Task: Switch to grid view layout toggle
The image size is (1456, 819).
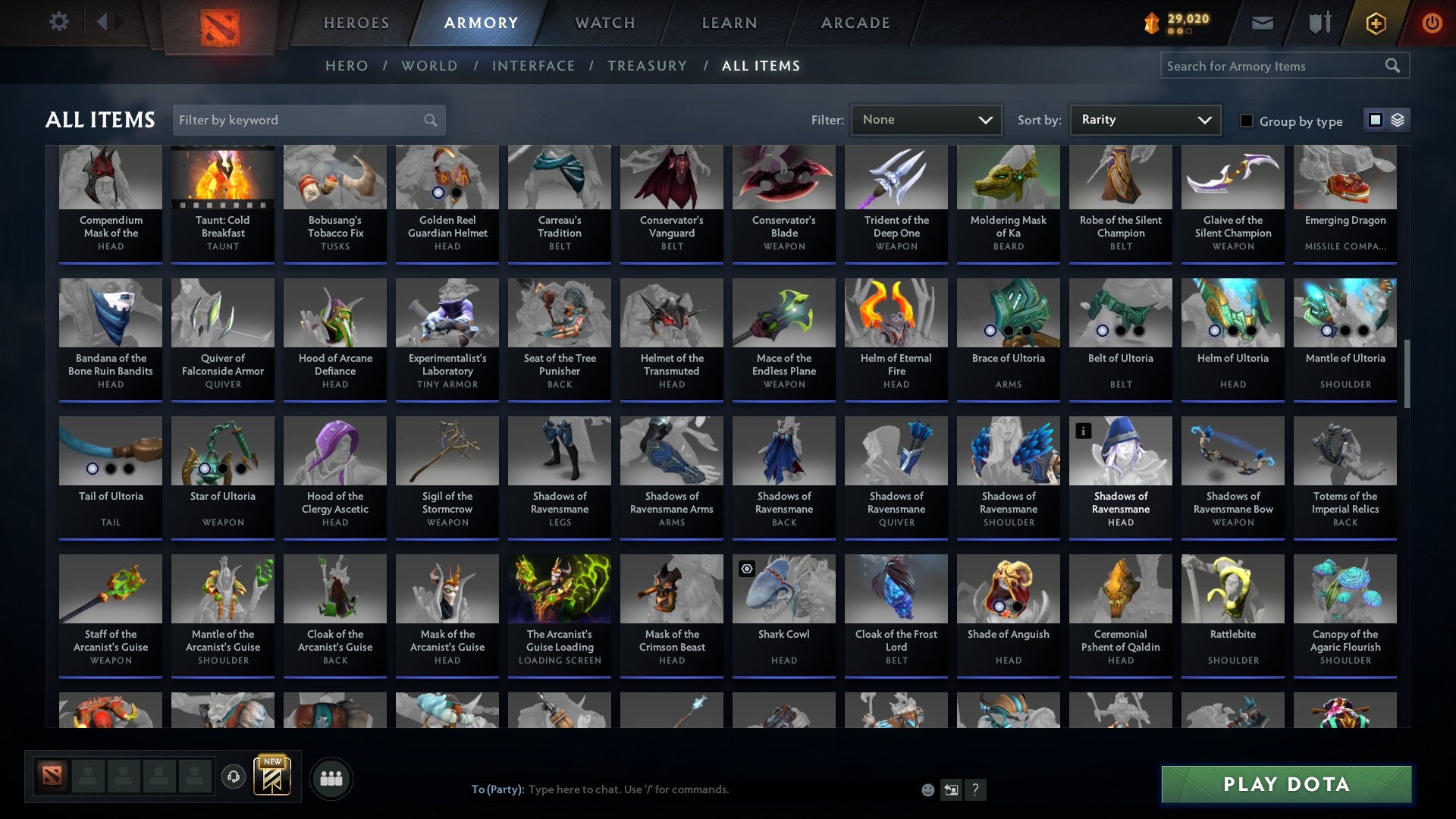Action: point(1376,120)
